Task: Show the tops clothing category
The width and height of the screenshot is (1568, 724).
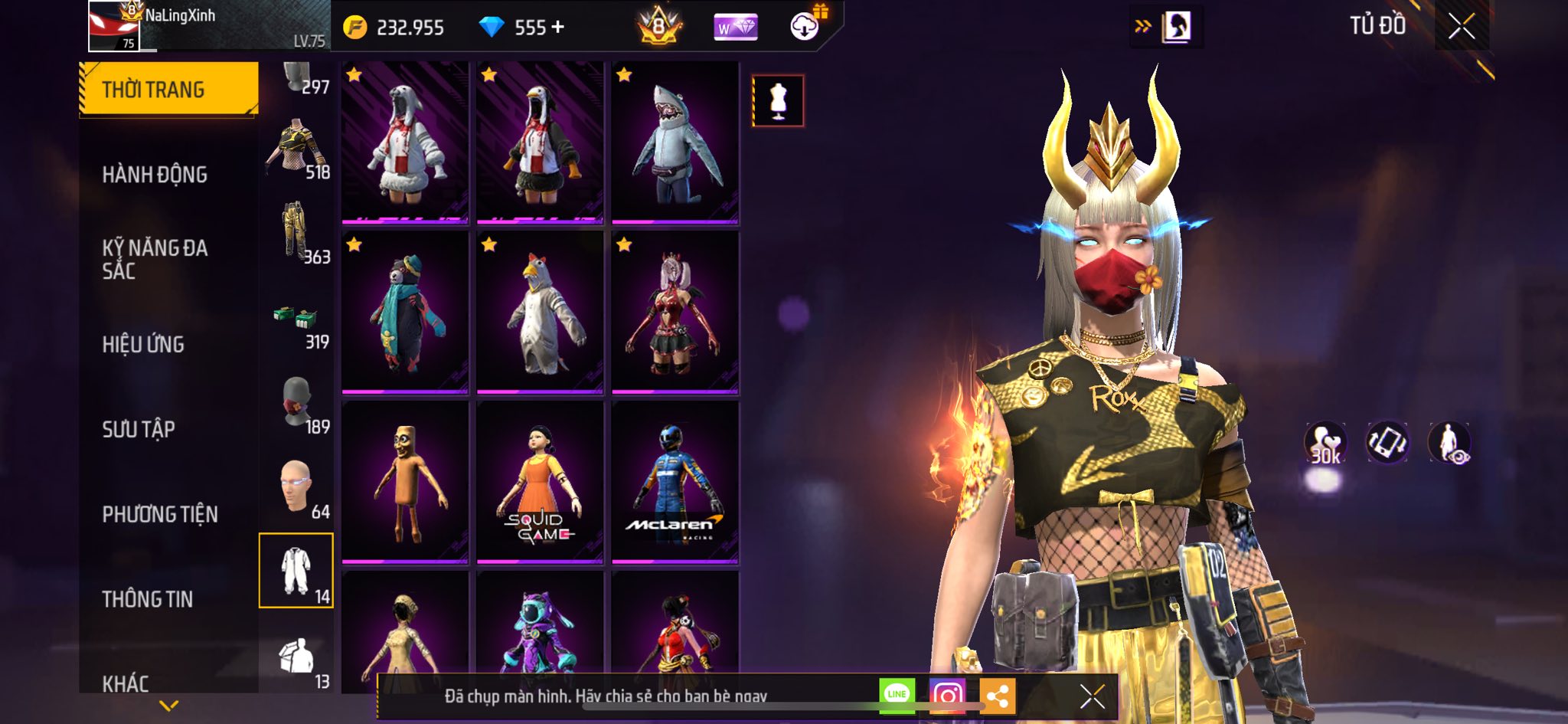Action: (297, 149)
